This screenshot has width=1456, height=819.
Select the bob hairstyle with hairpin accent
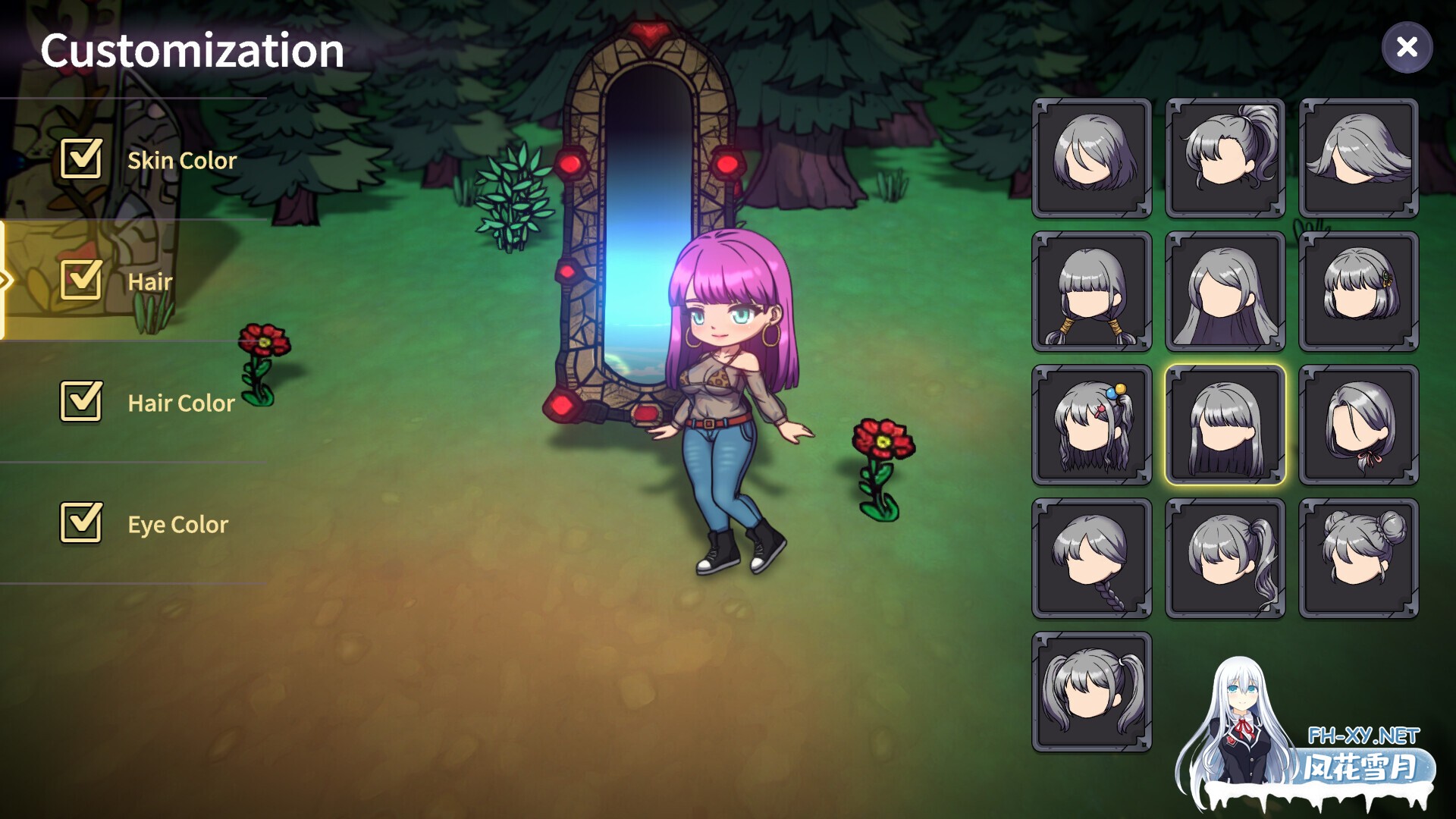click(x=1357, y=290)
